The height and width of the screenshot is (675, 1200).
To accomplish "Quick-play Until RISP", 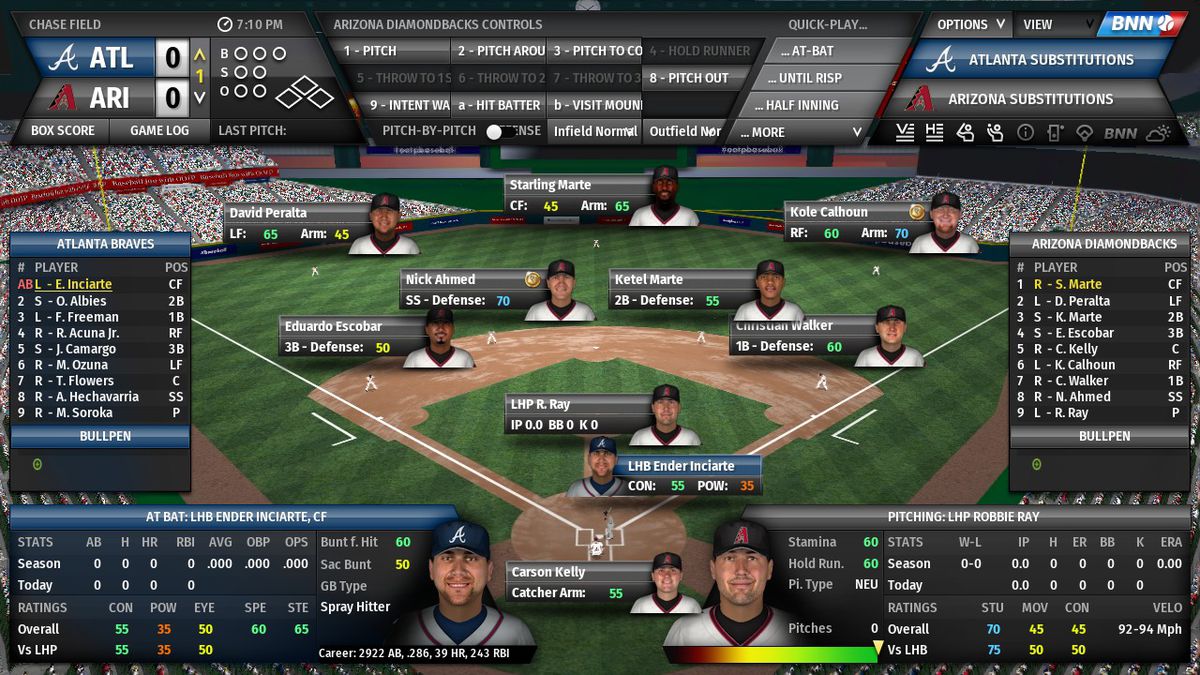I will [x=812, y=78].
